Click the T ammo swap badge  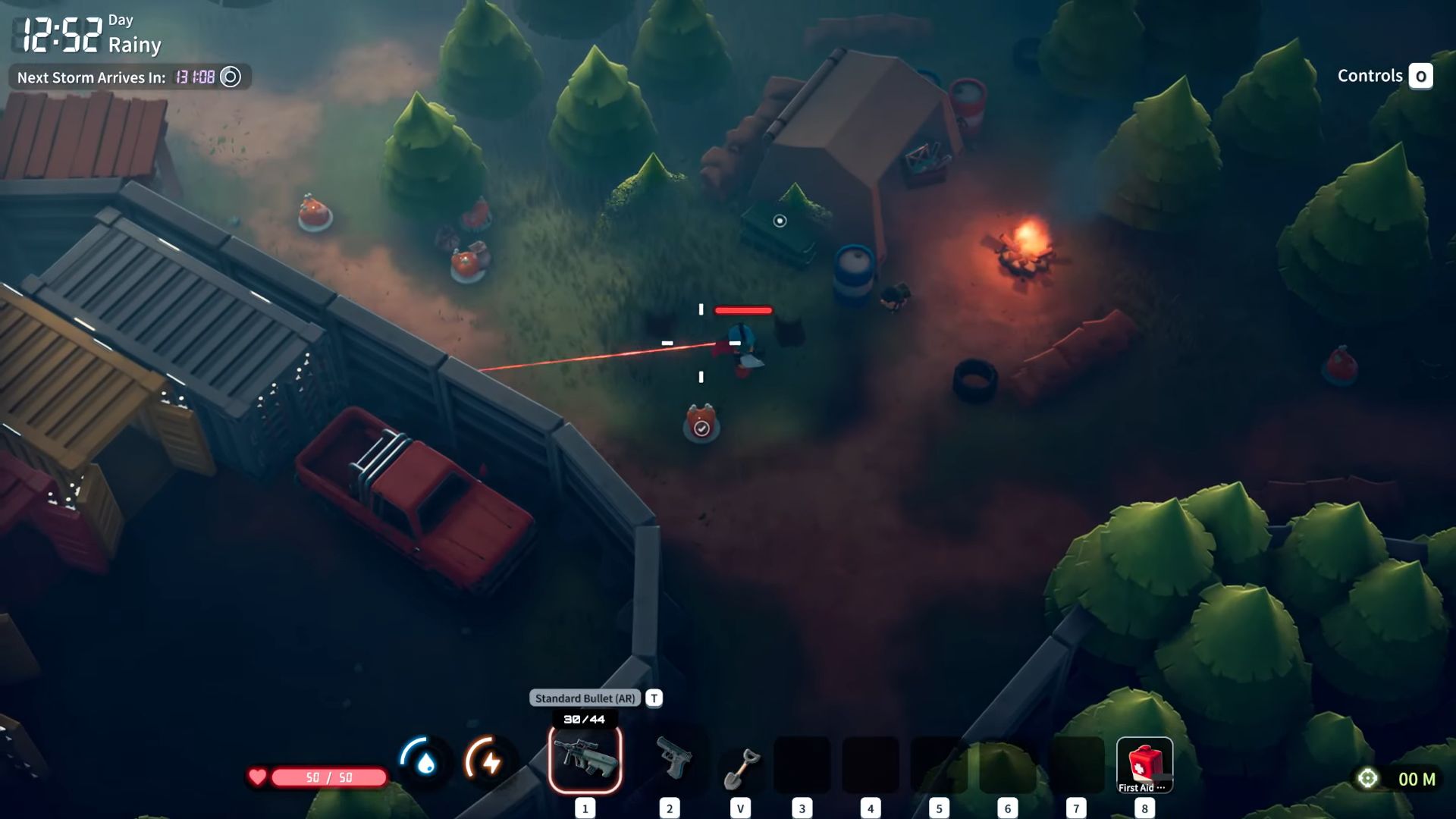pyautogui.click(x=654, y=697)
